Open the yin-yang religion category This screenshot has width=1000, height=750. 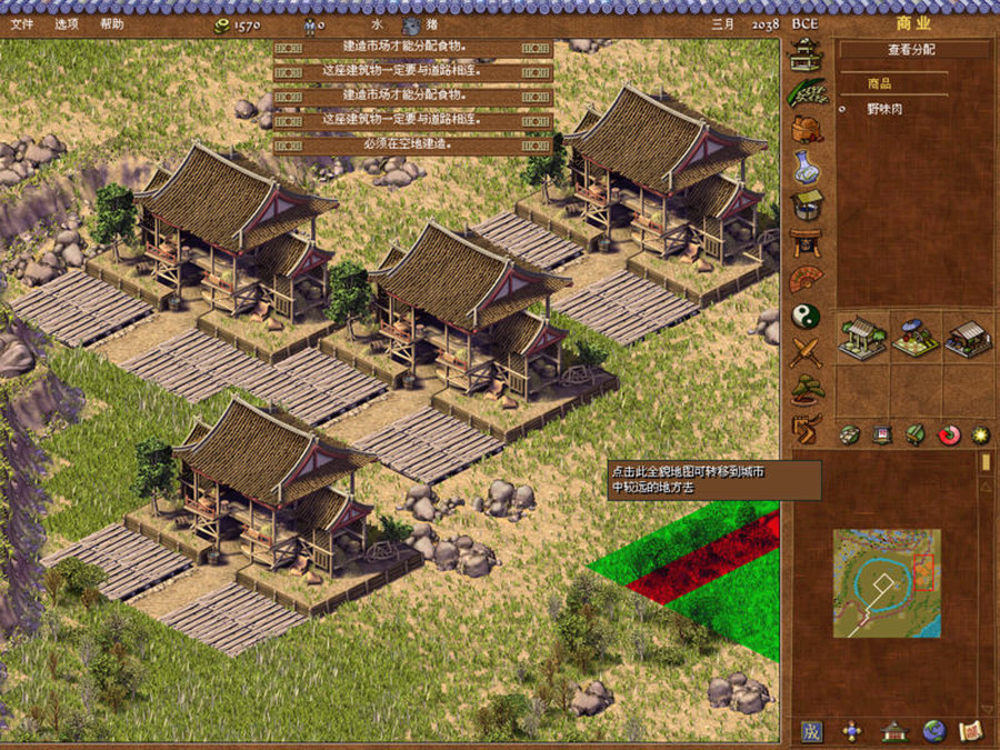click(x=806, y=316)
